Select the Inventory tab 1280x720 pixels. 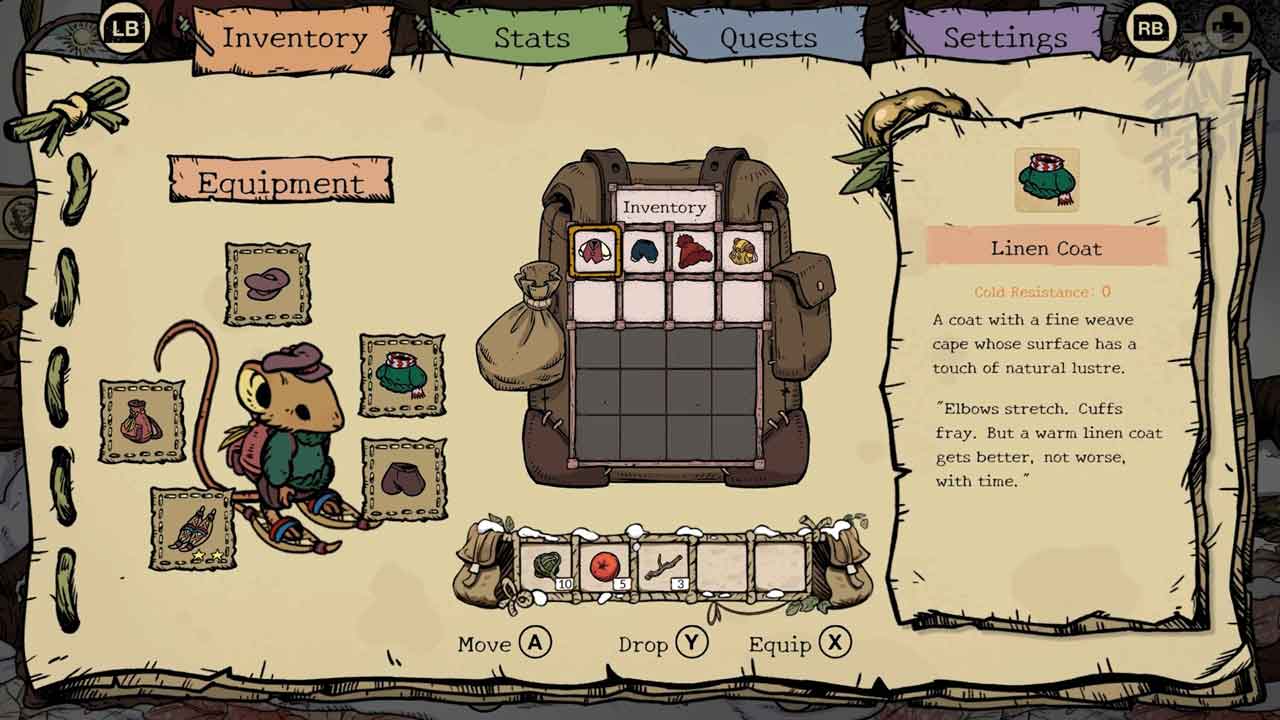(x=294, y=38)
